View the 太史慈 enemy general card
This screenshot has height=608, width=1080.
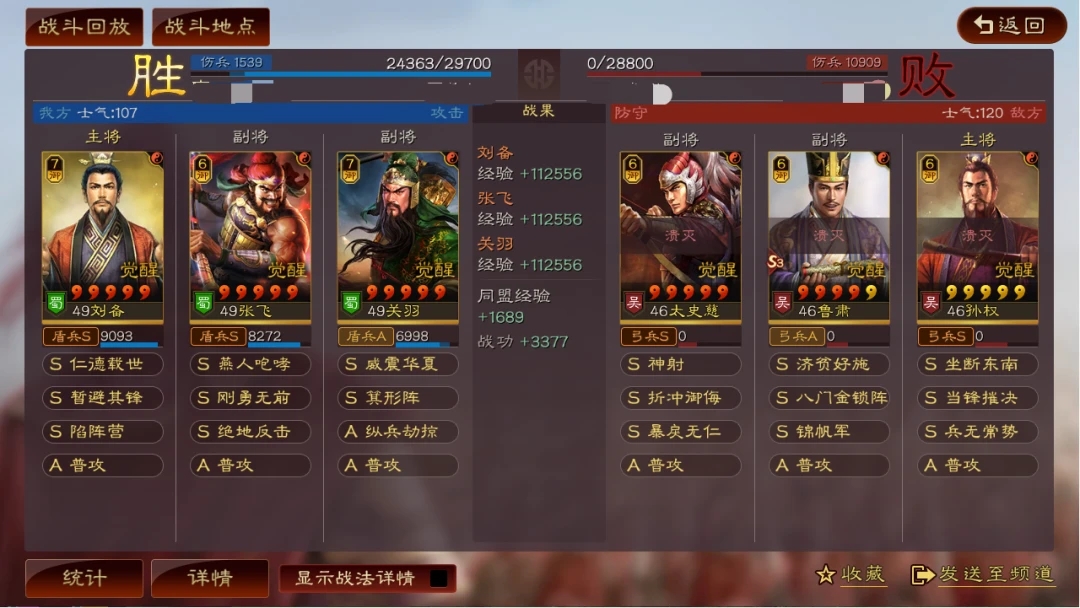pyautogui.click(x=680, y=235)
